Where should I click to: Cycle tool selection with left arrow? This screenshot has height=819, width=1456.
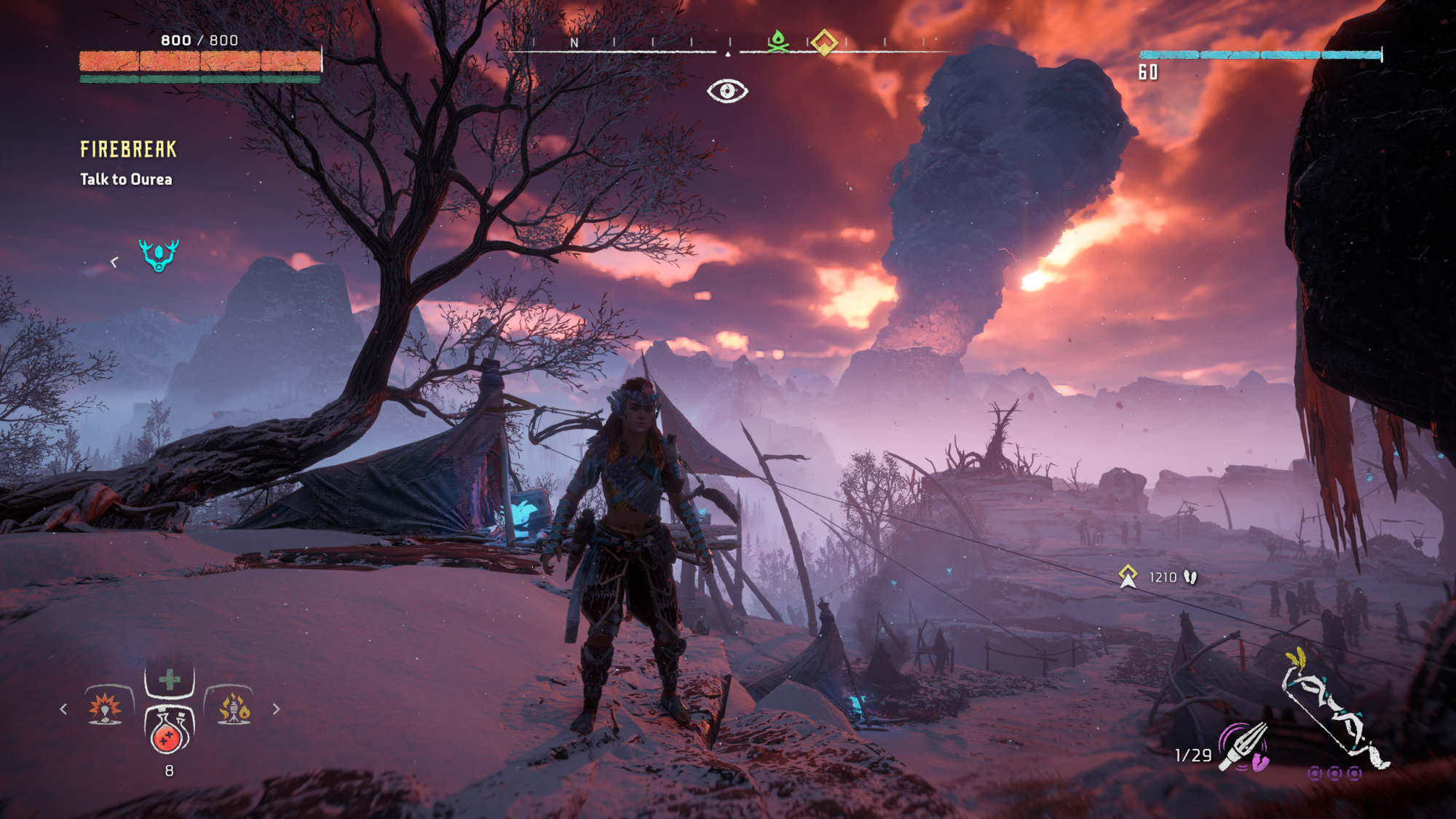64,708
